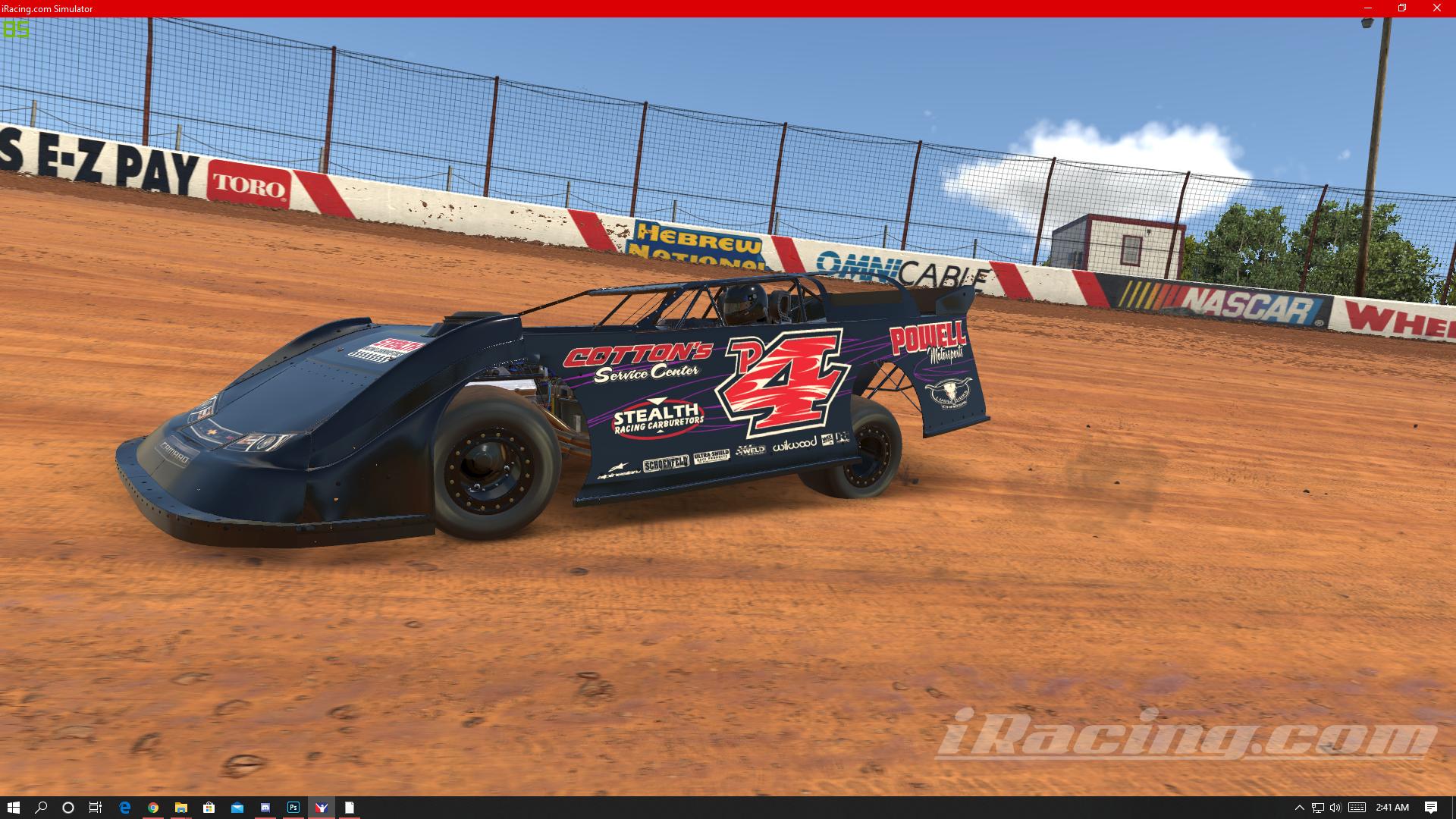Viewport: 1456px width, 819px height.
Task: Expand hidden icons in the system tray
Action: pos(1299,808)
